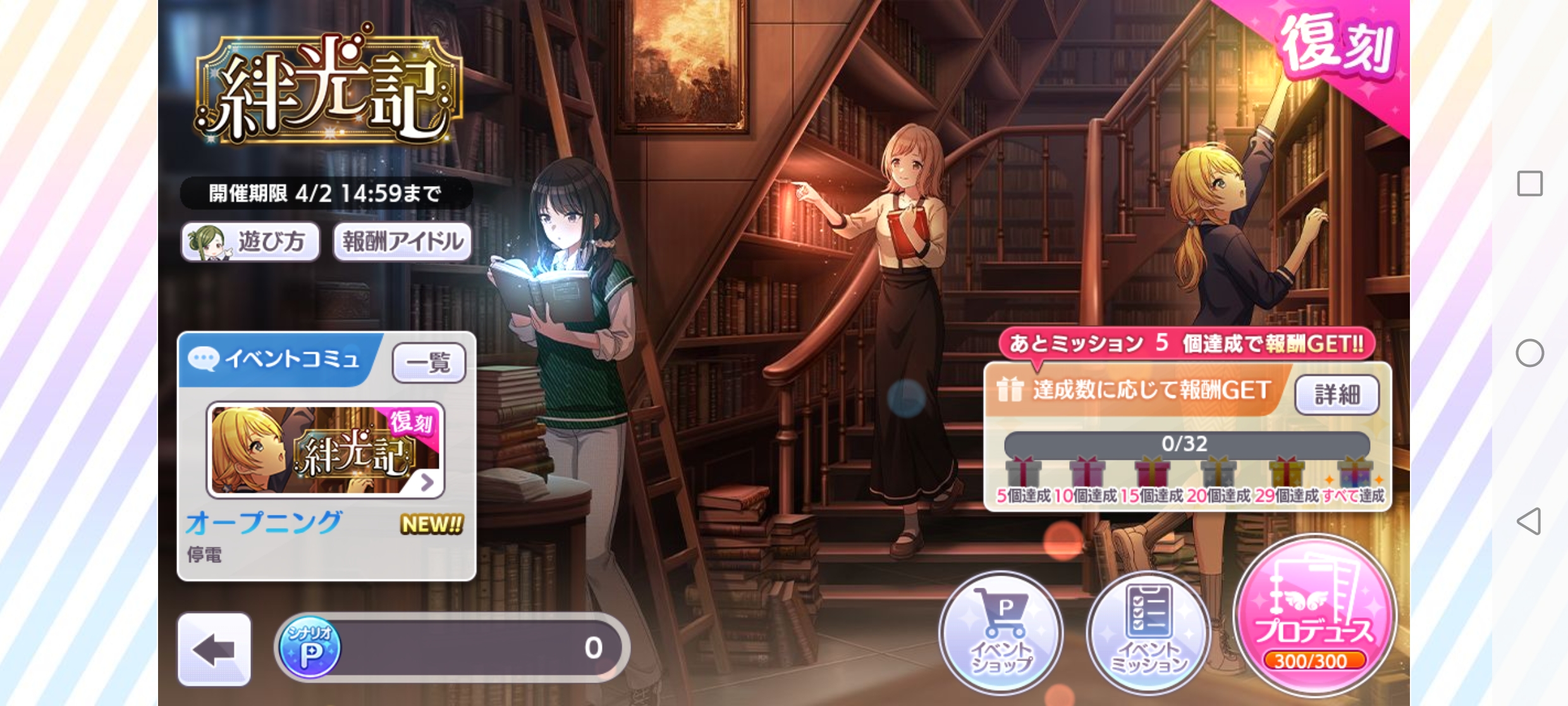The width and height of the screenshot is (1568, 706).
Task: View the 報酬アイドル reward idols
Action: tap(403, 242)
